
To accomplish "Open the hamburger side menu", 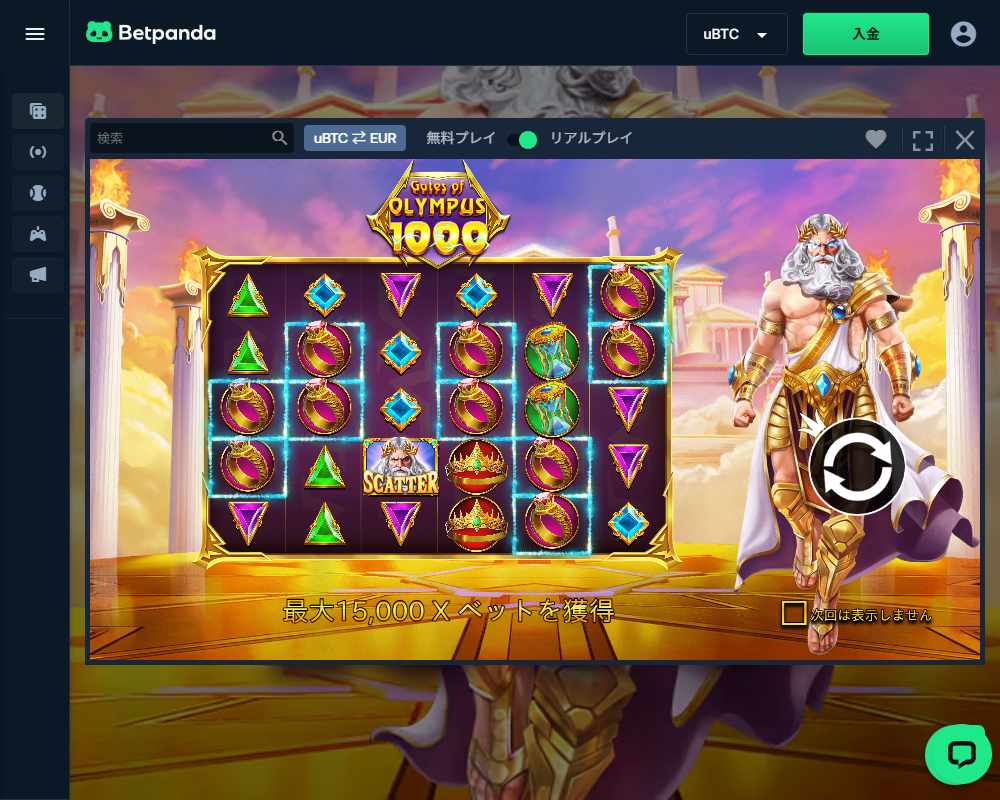I will (x=35, y=34).
